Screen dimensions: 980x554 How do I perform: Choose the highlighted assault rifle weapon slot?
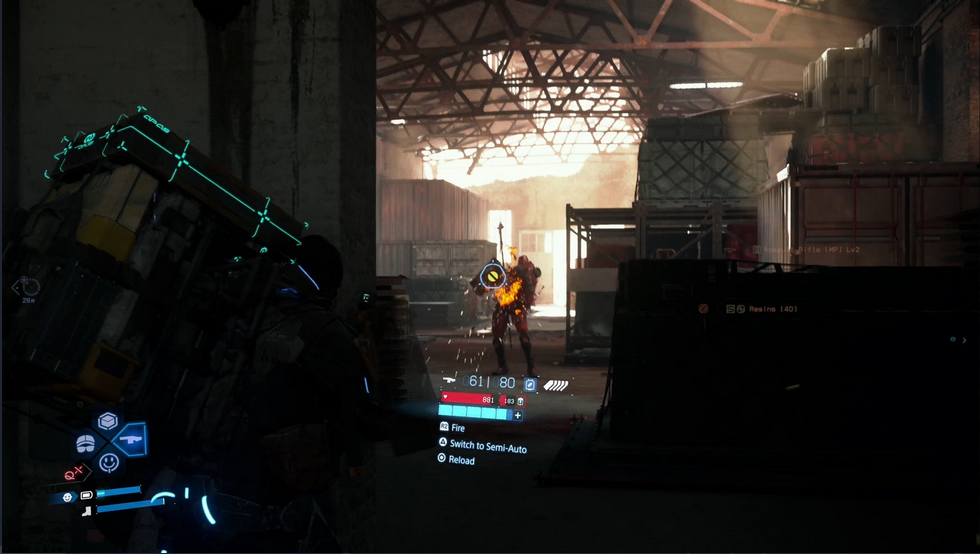(x=131, y=439)
